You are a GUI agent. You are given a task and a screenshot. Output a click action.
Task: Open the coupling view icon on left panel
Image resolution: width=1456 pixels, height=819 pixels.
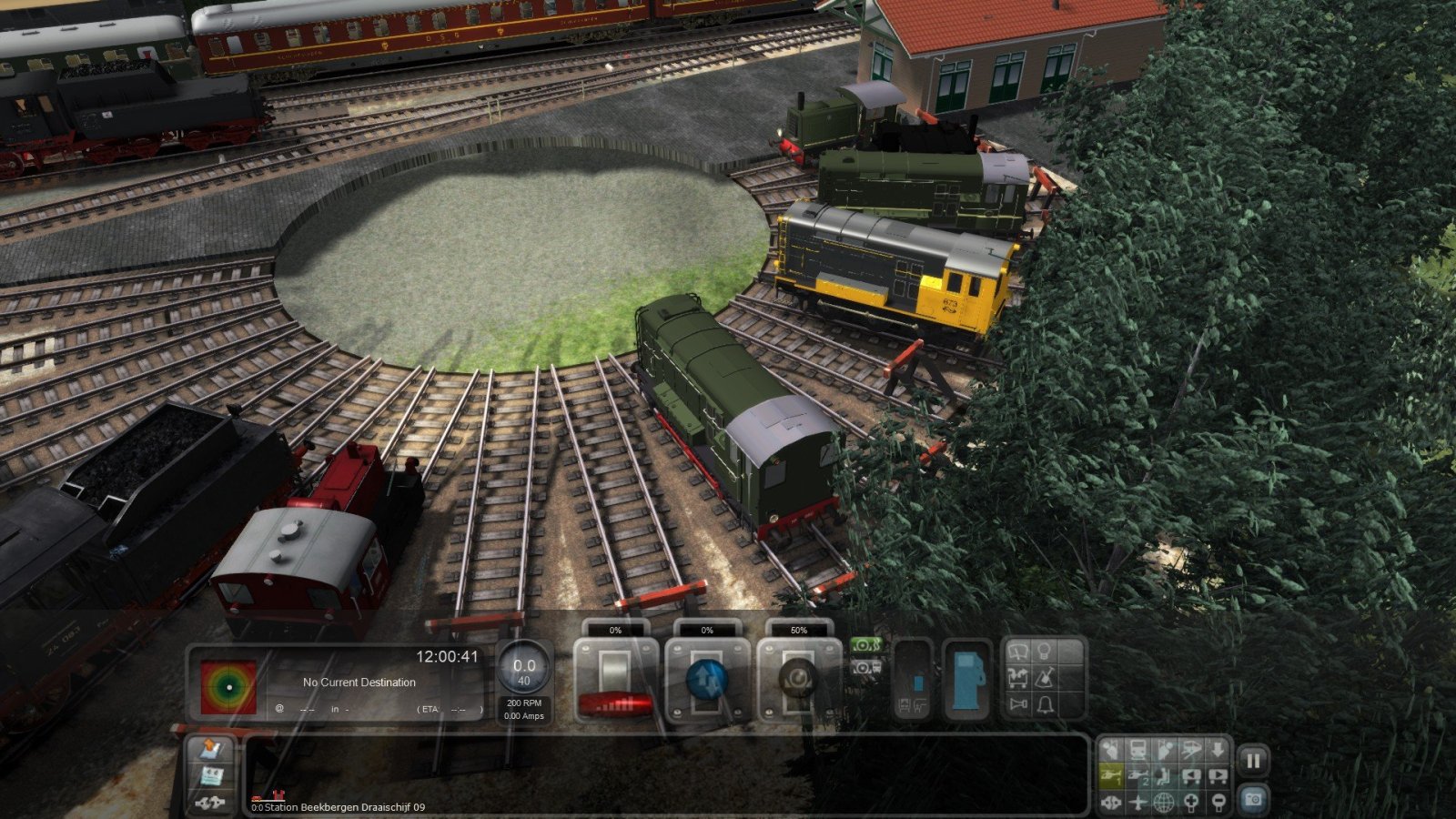(x=211, y=802)
